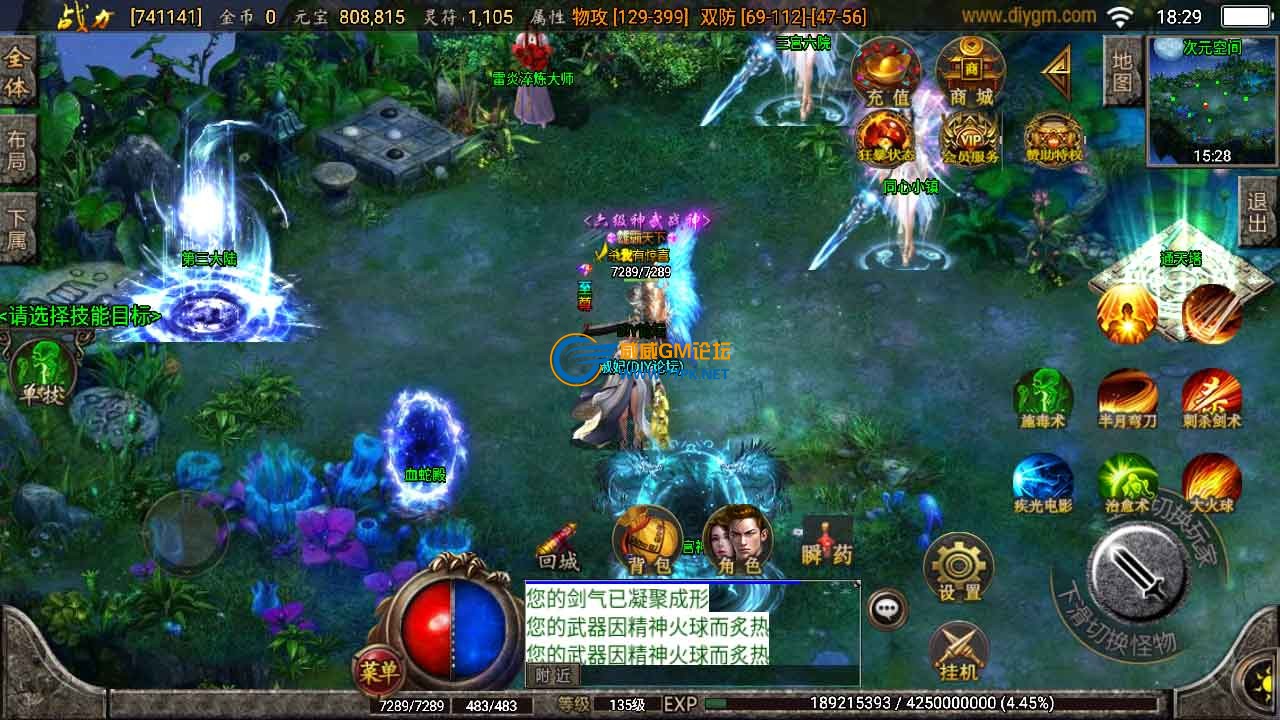Open 设置 settings gear
The height and width of the screenshot is (720, 1280).
(959, 567)
